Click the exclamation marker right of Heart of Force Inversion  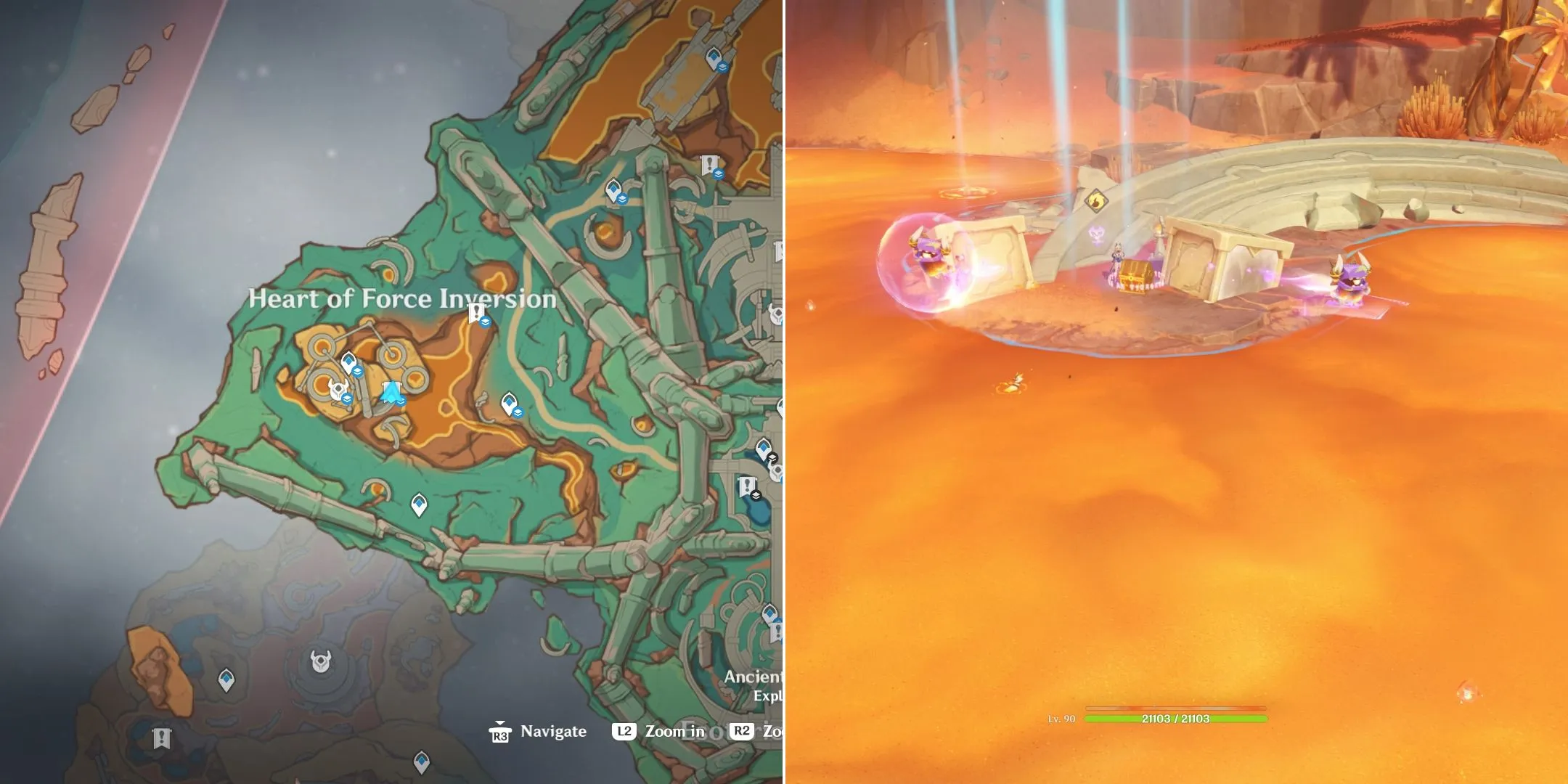(475, 310)
